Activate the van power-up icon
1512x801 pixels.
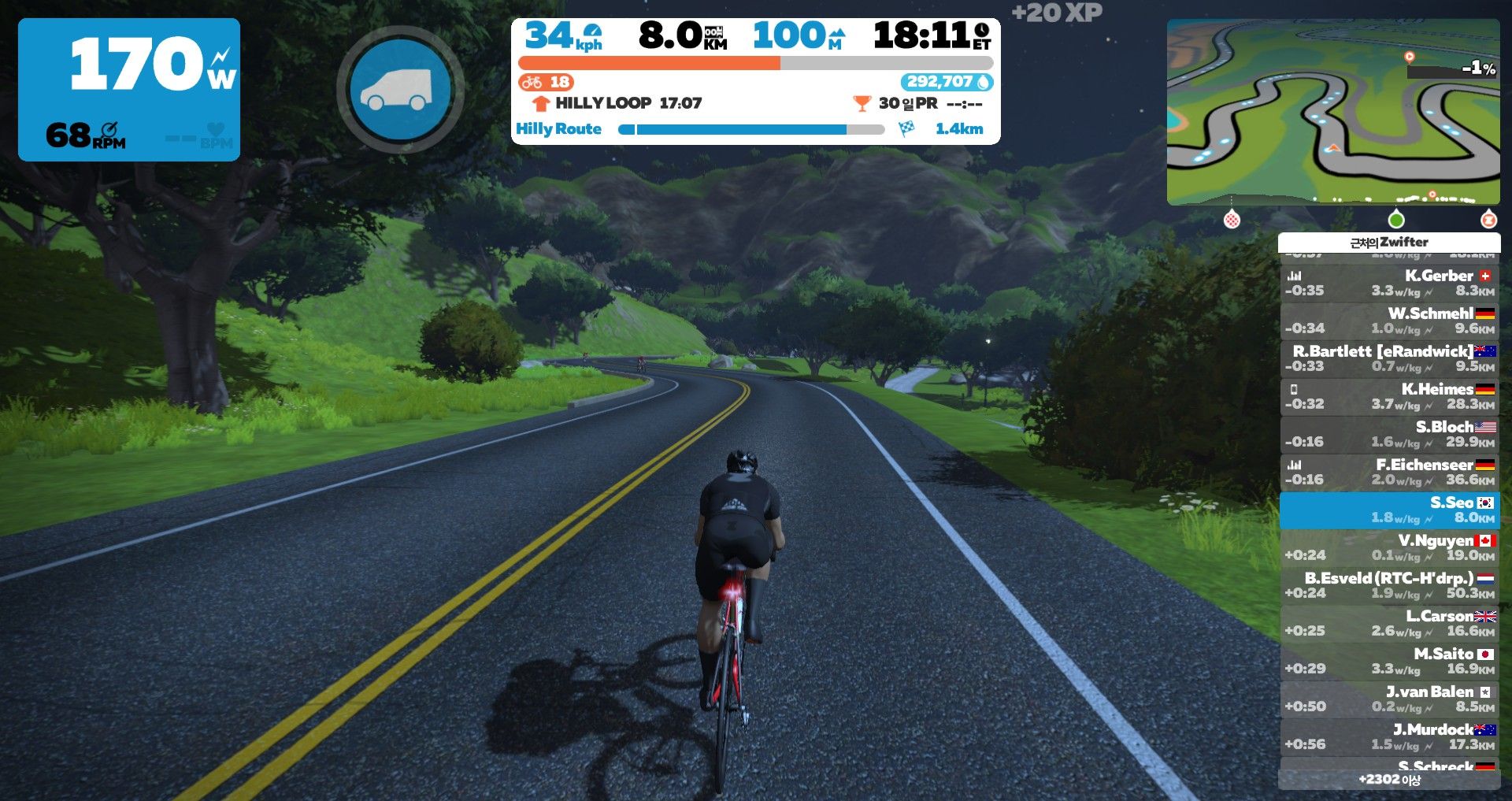coord(399,90)
